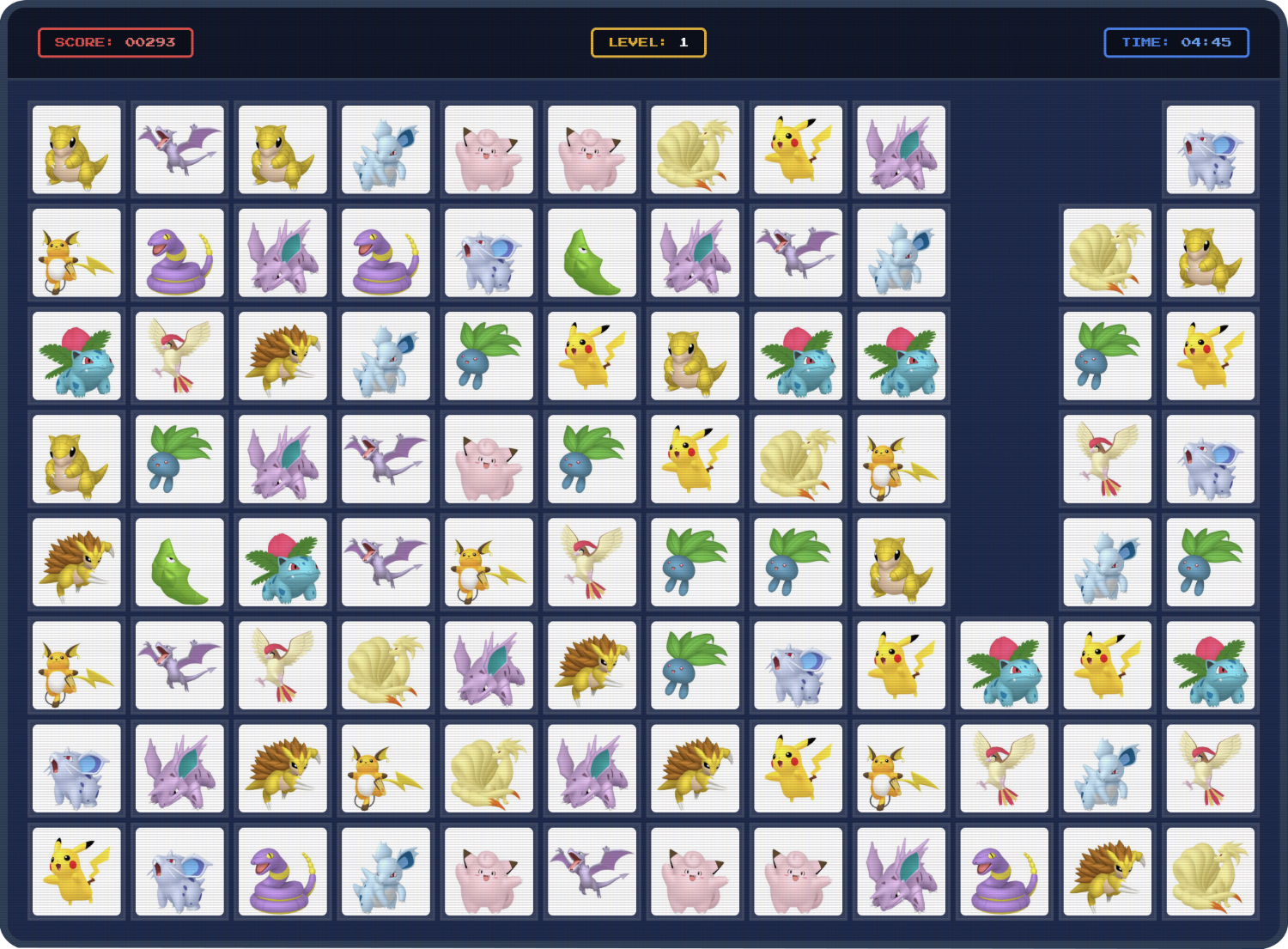Click the Pikachu tile in the top row

tap(797, 150)
